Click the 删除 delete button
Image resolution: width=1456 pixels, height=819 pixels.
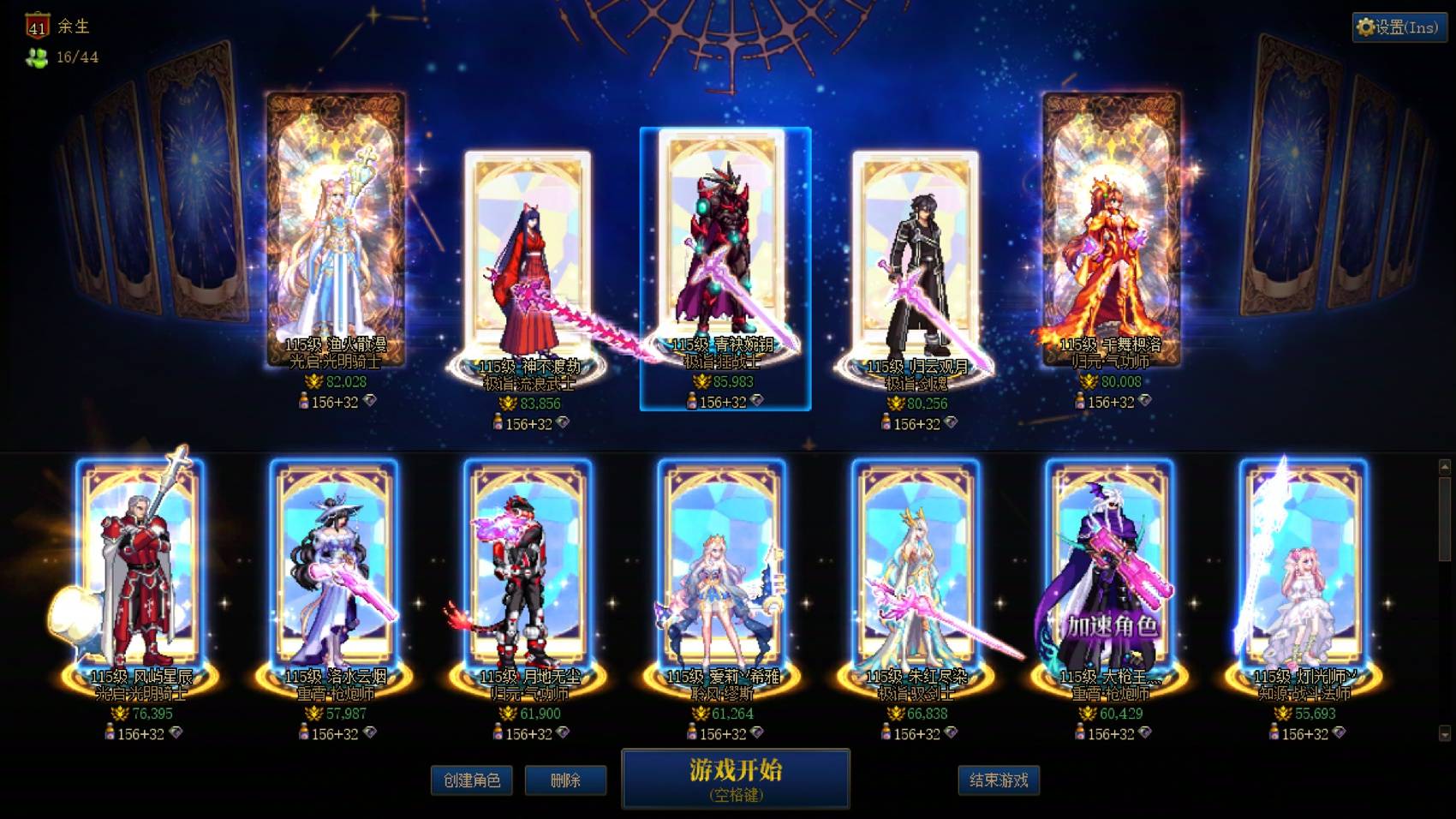(565, 780)
